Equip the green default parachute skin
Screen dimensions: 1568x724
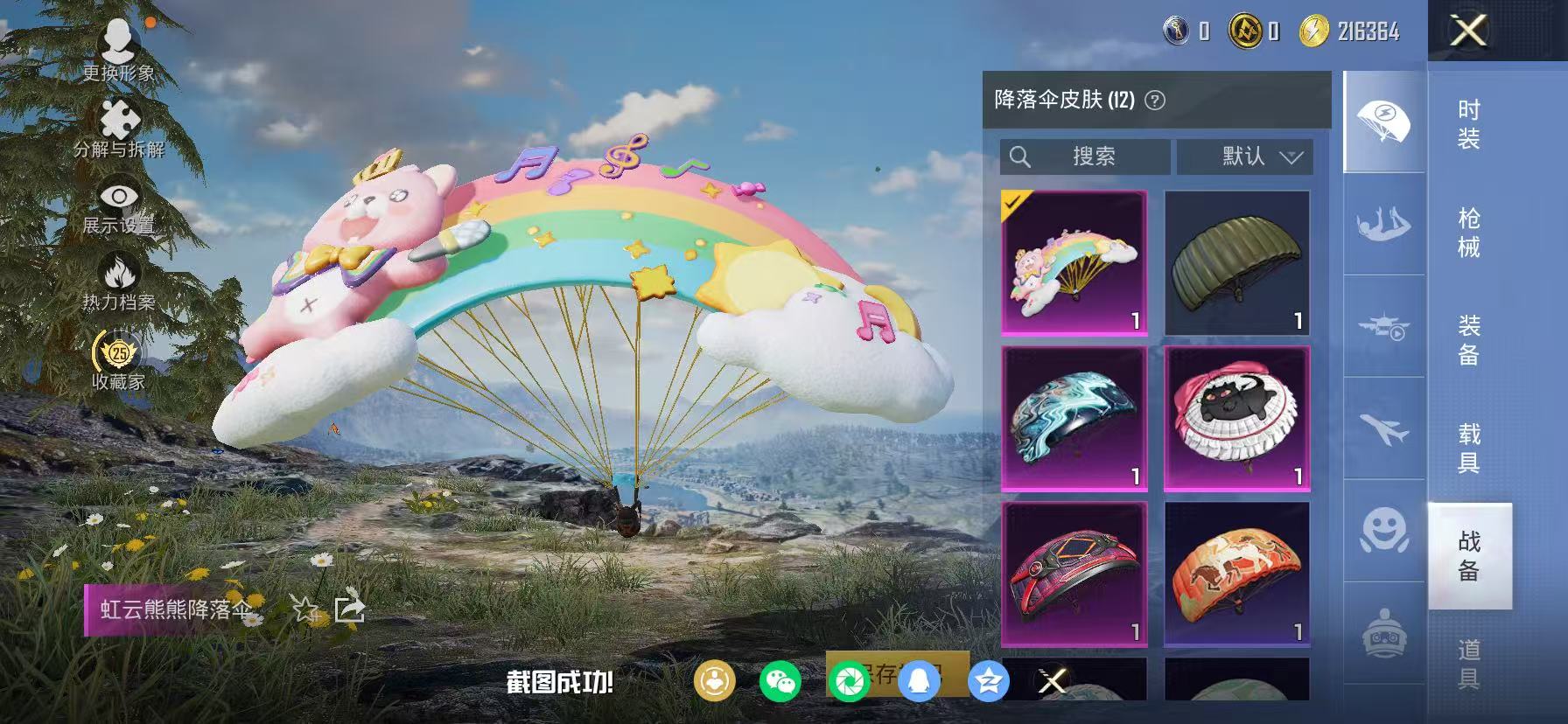point(1238,262)
